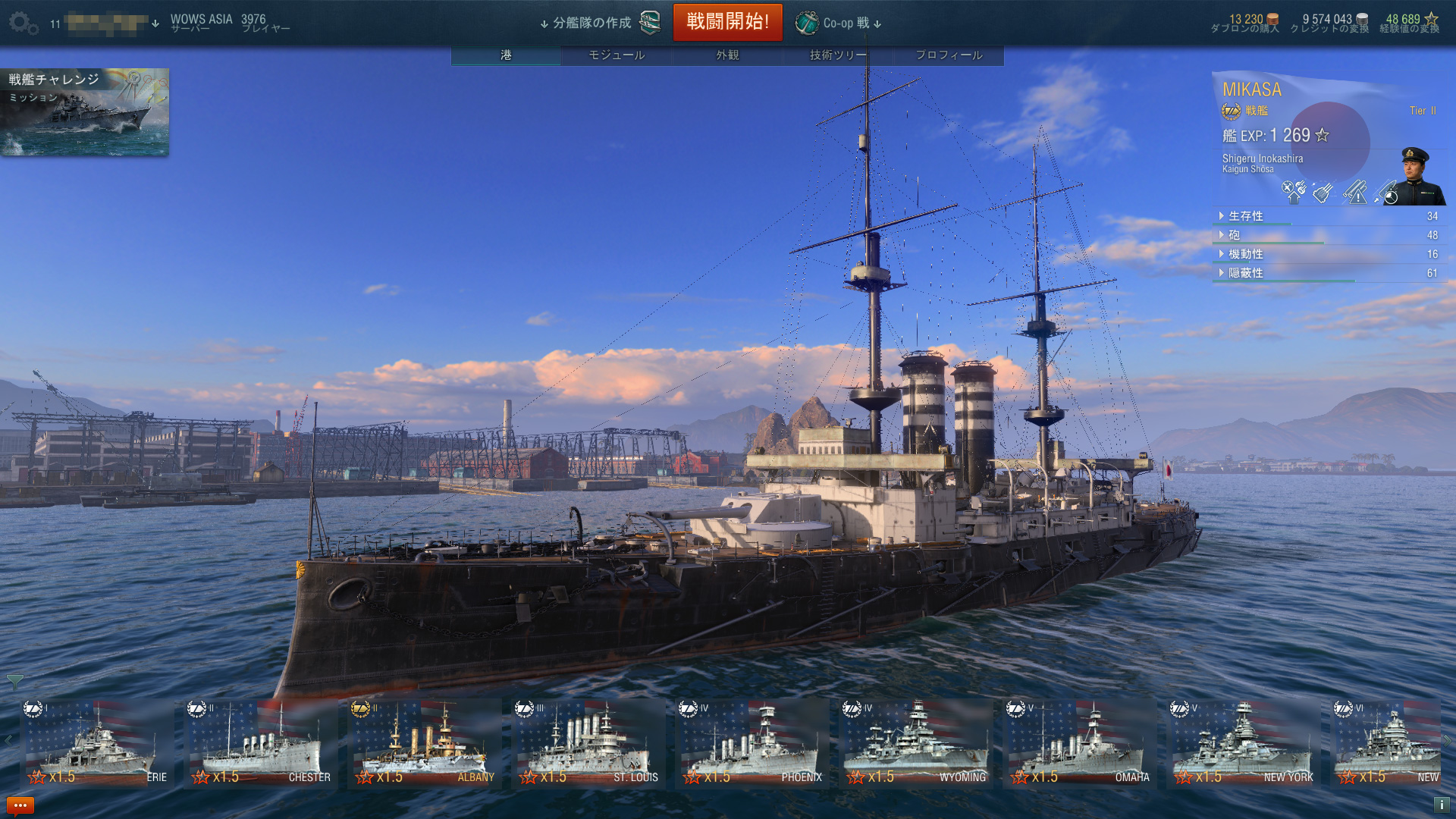Open the 戦艦チャレンジ mission banner
This screenshot has height=819, width=1456.
(x=85, y=112)
